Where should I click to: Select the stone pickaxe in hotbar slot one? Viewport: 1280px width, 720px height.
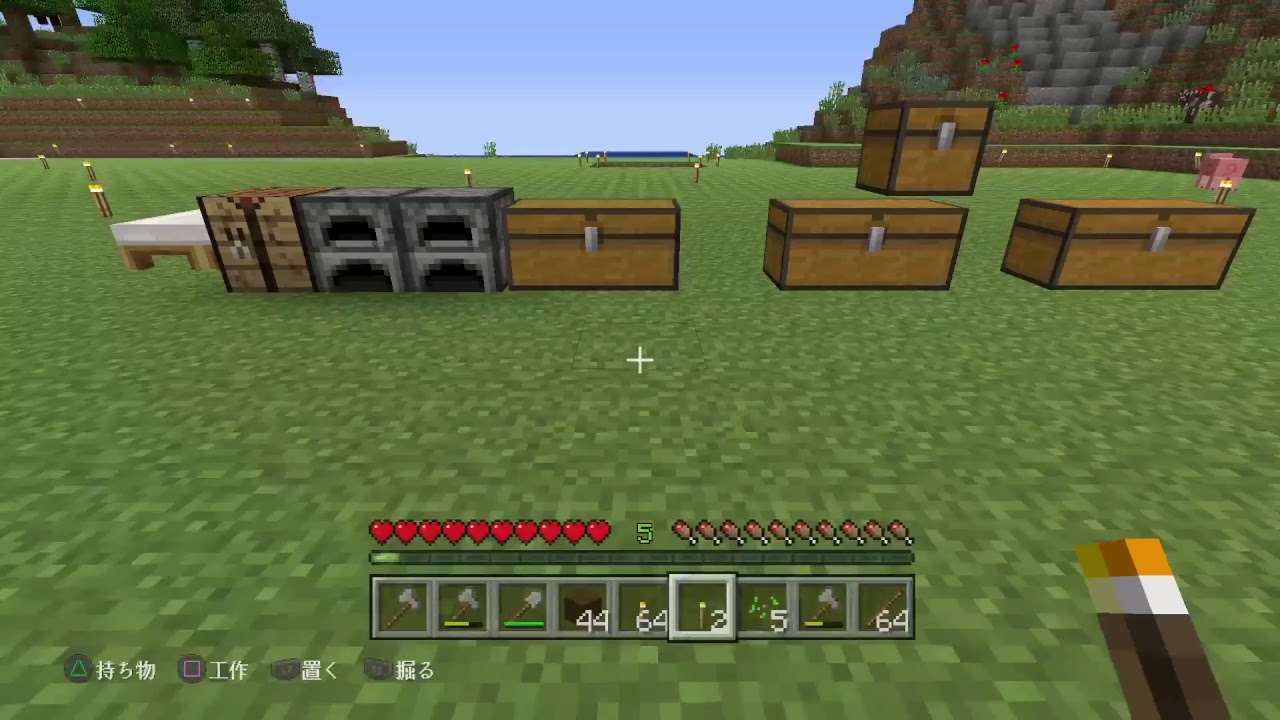click(403, 605)
